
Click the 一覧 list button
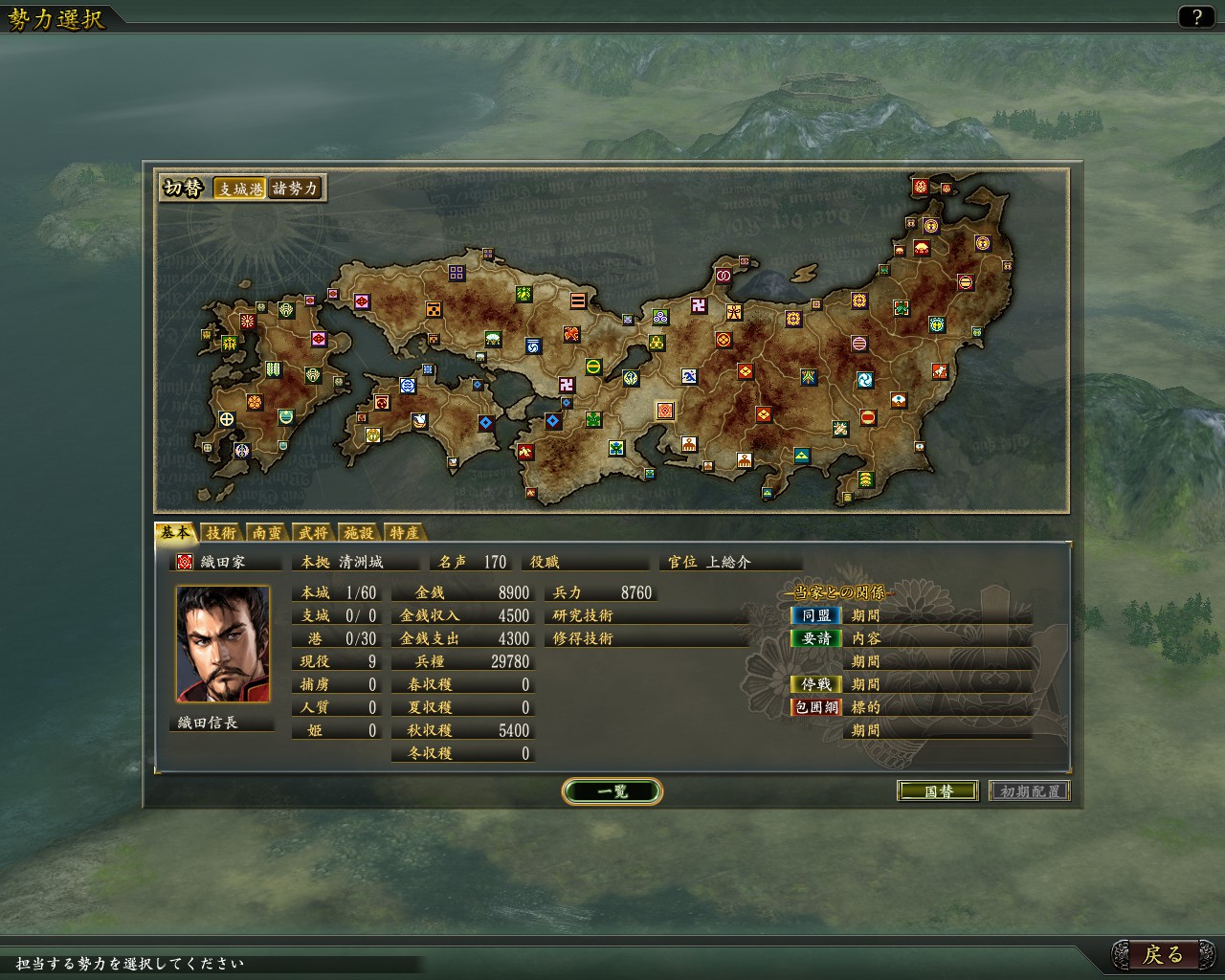tap(612, 791)
